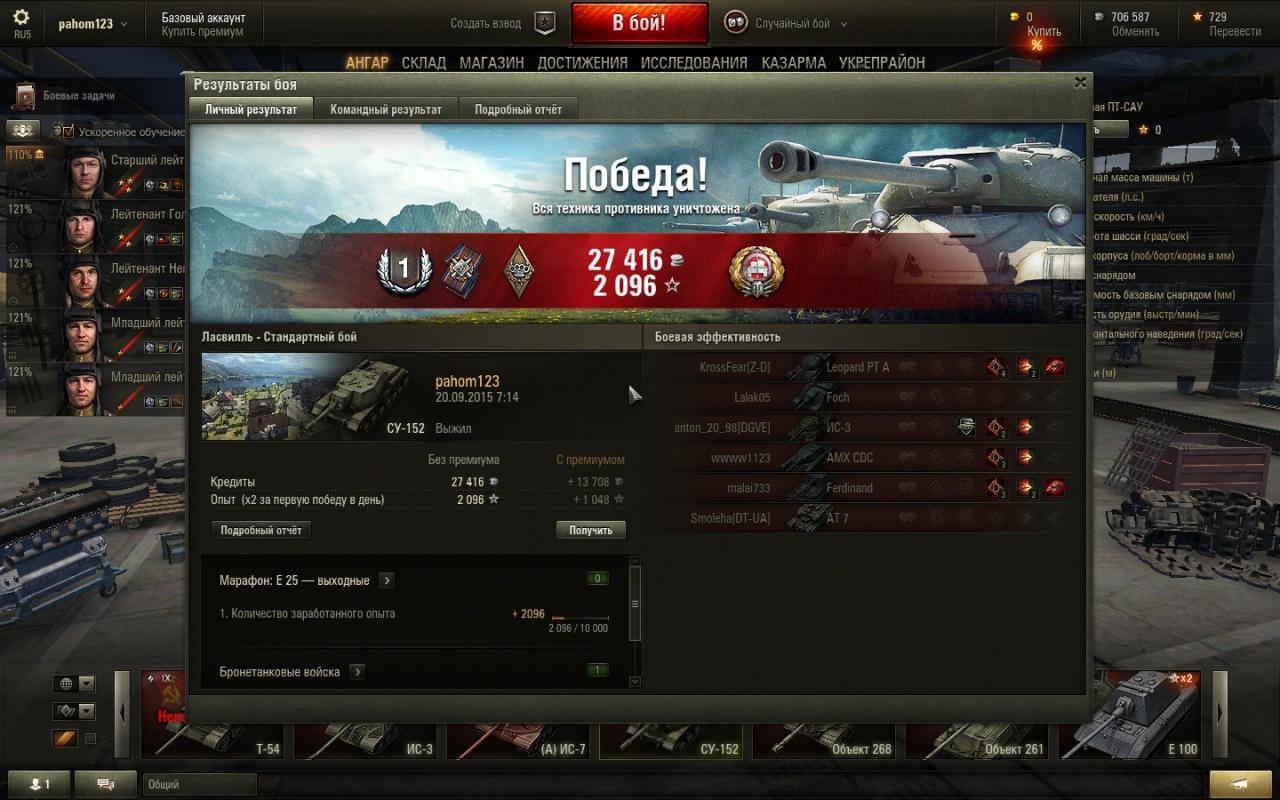Open the settings gear menu

[x=21, y=18]
